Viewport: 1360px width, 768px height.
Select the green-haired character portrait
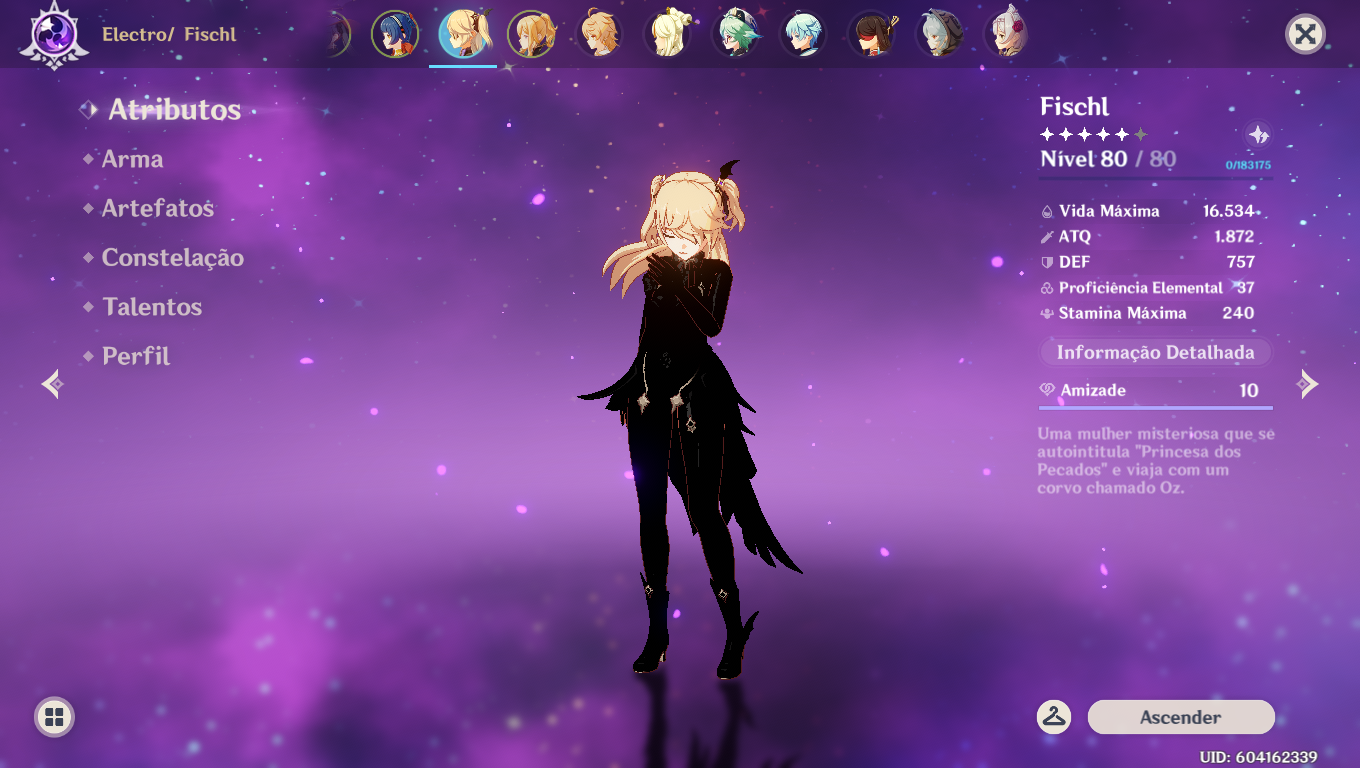point(736,33)
